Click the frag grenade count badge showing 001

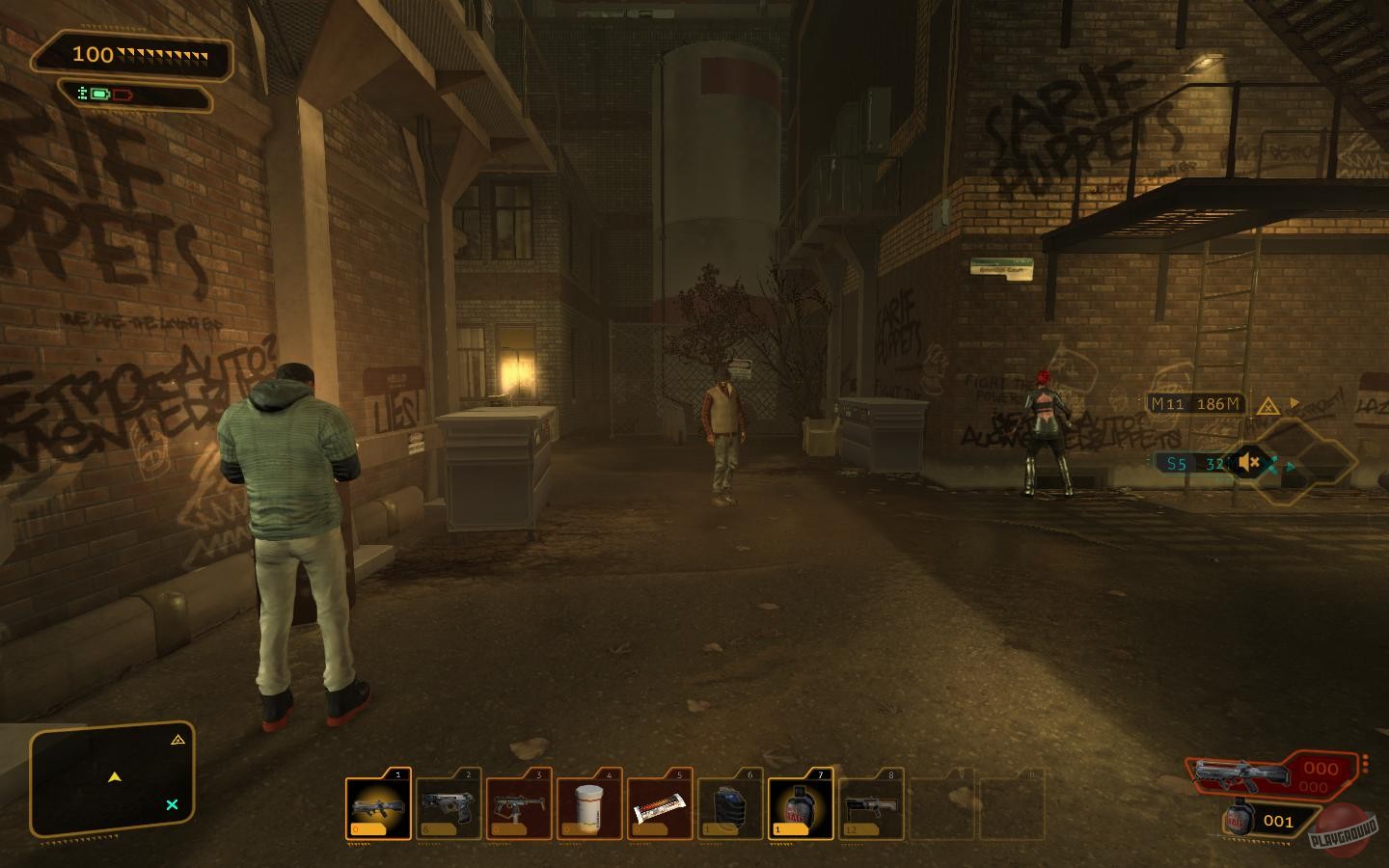tap(1279, 821)
